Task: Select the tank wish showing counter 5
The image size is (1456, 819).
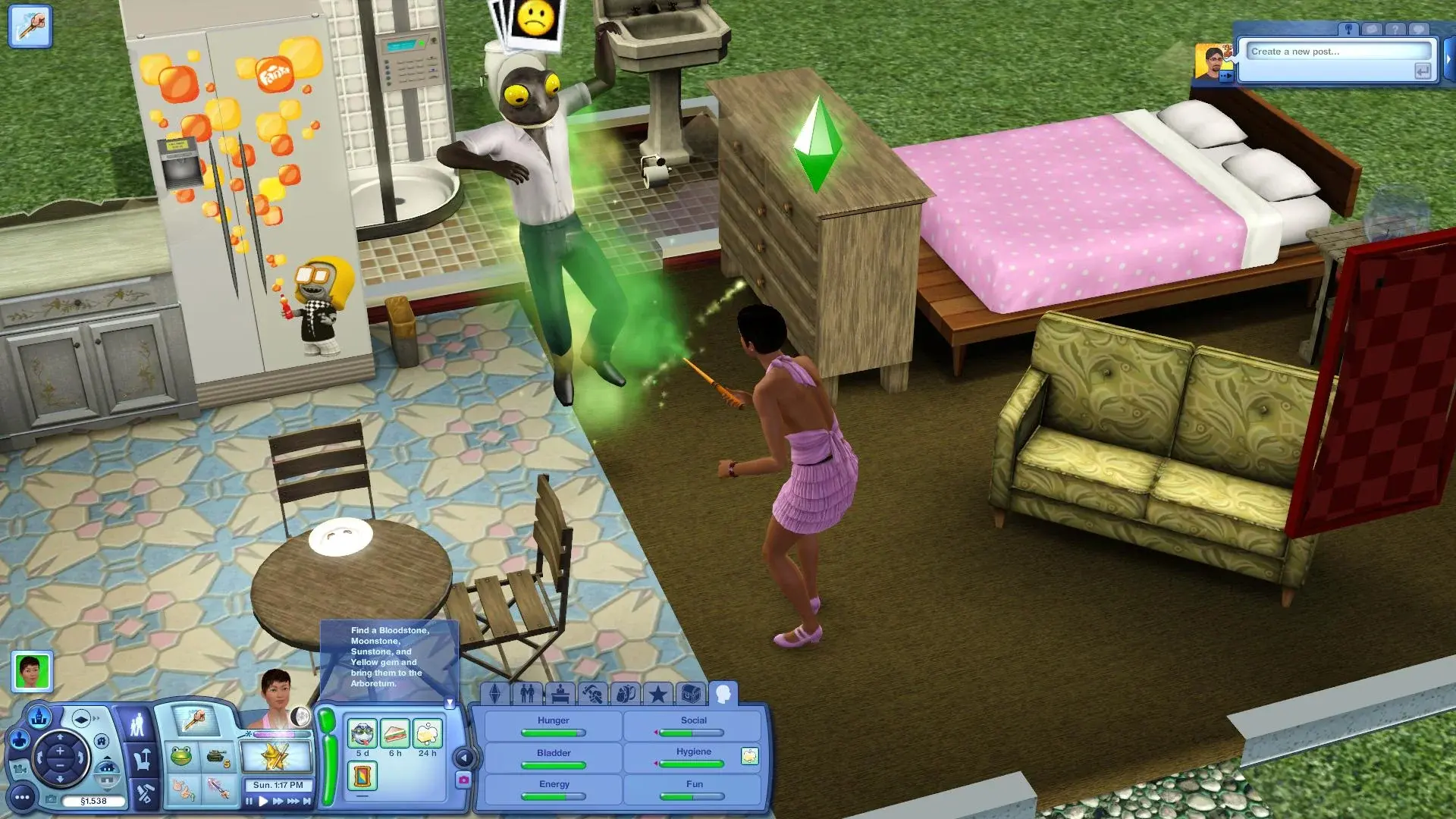Action: pyautogui.click(x=217, y=756)
